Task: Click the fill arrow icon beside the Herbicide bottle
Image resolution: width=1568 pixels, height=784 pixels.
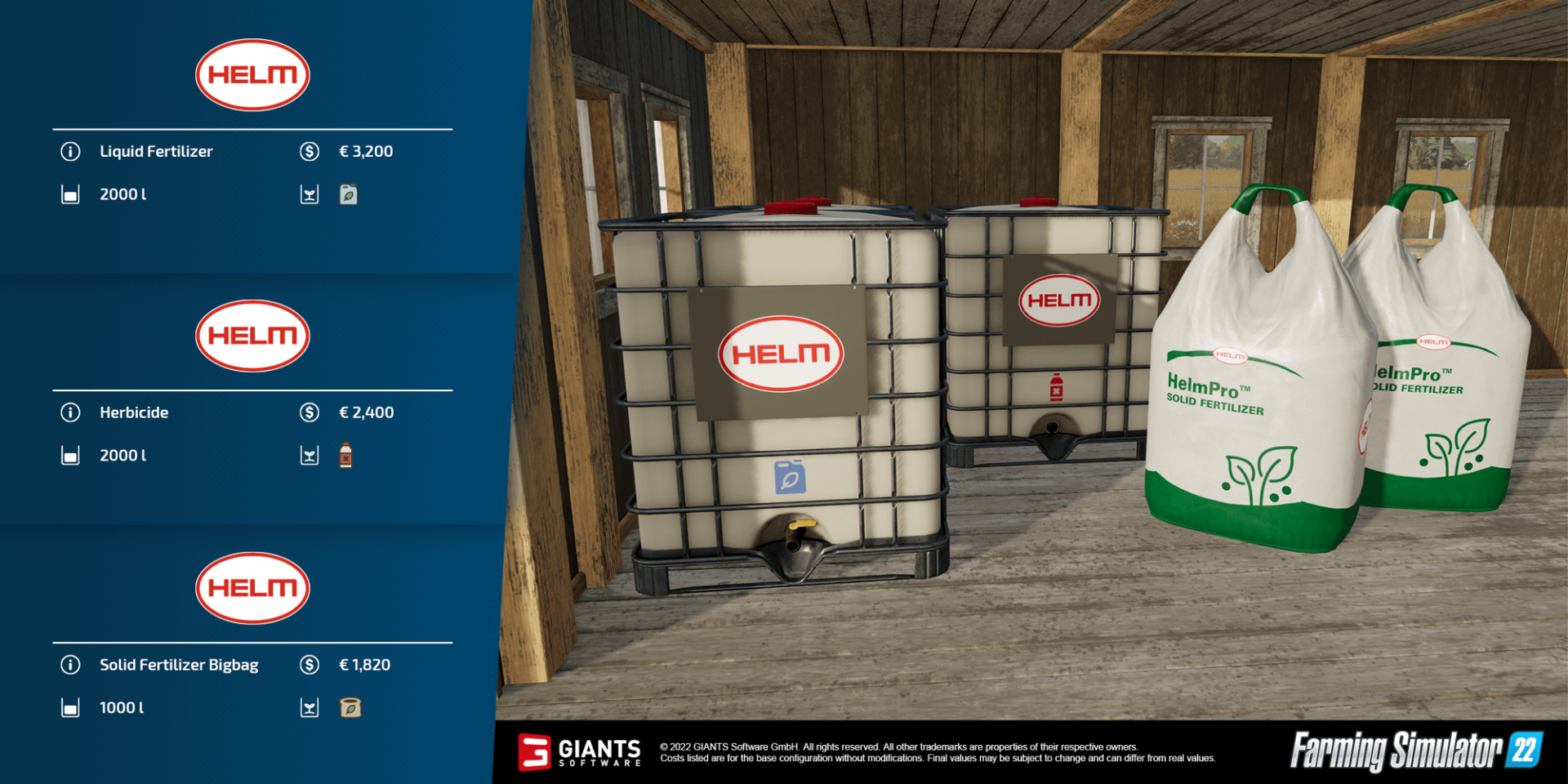Action: click(310, 455)
